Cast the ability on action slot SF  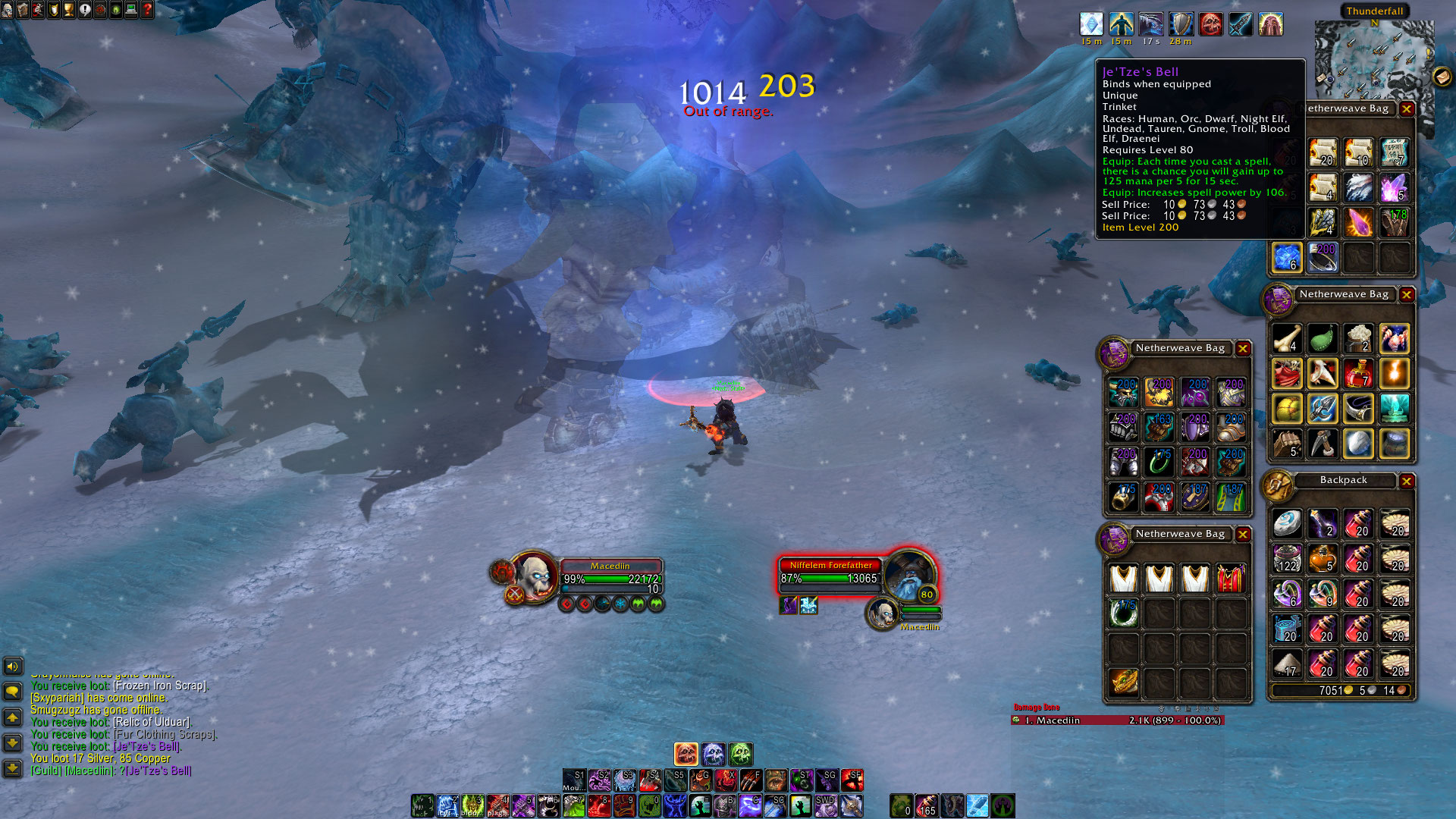point(852,780)
